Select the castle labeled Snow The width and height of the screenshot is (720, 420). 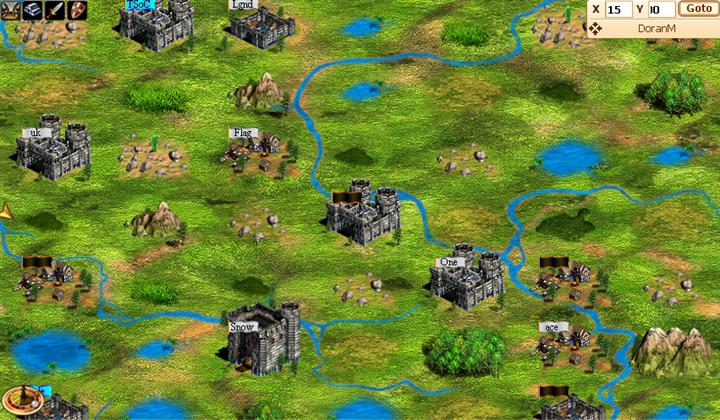point(262,338)
